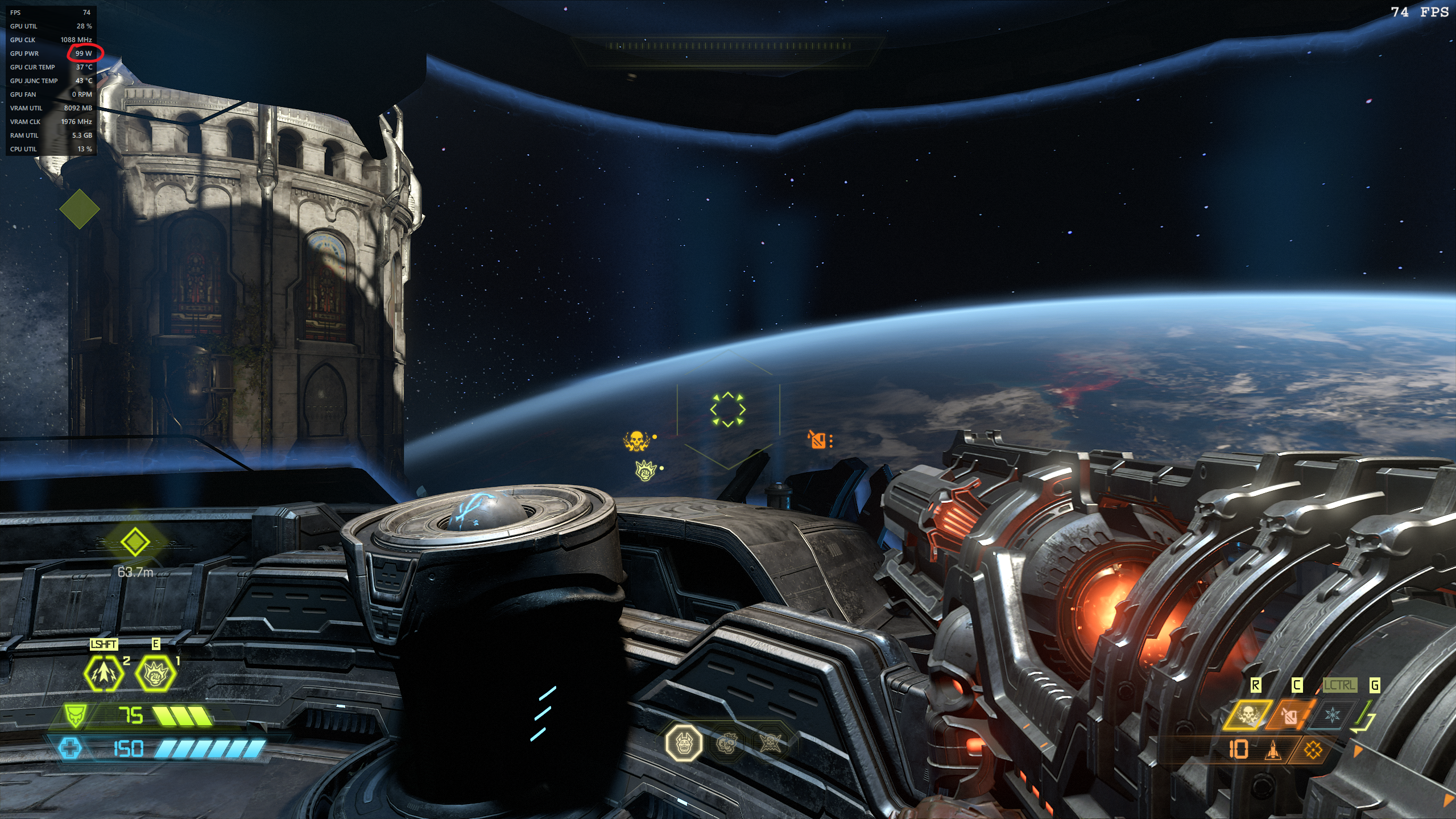The height and width of the screenshot is (819, 1456).
Task: Click the green armor shield icon
Action: pos(76,716)
